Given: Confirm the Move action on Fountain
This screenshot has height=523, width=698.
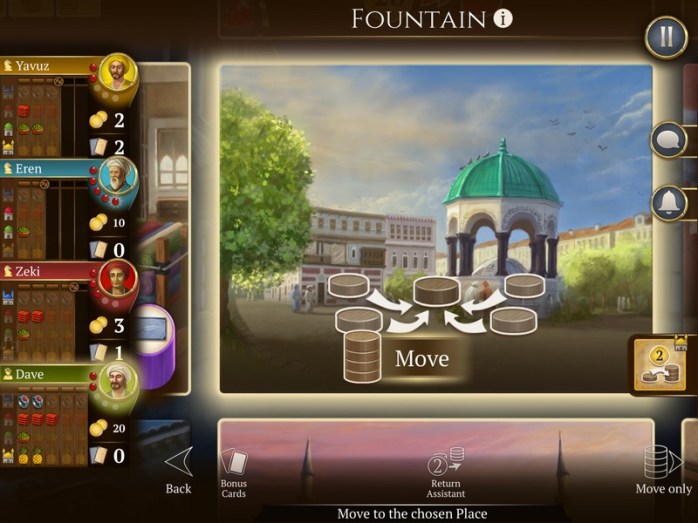Looking at the screenshot, I should coord(421,358).
